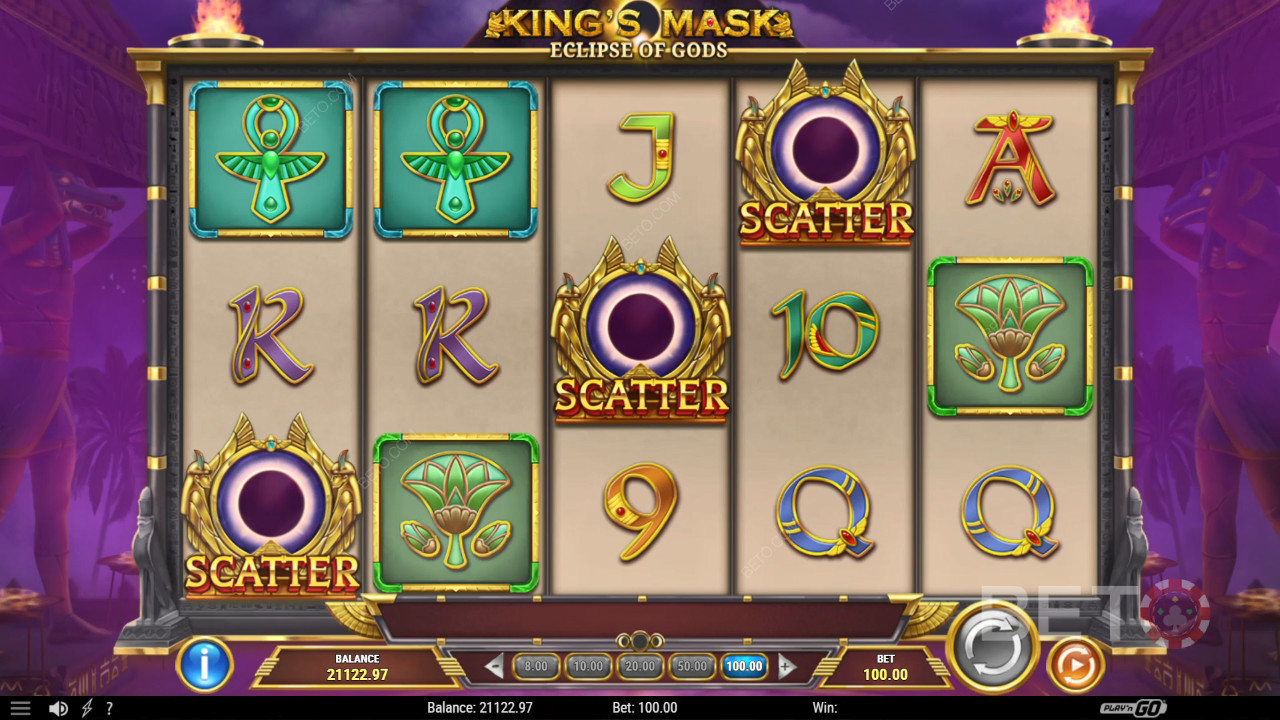Decrease the bet with left arrow
Image resolution: width=1280 pixels, height=720 pixels.
pos(494,666)
